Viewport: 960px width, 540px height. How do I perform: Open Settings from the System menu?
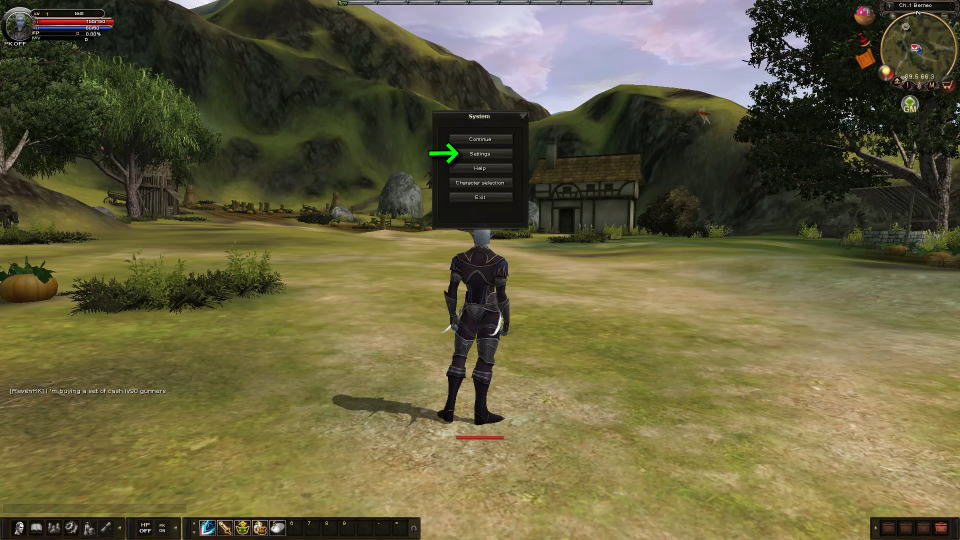point(480,154)
